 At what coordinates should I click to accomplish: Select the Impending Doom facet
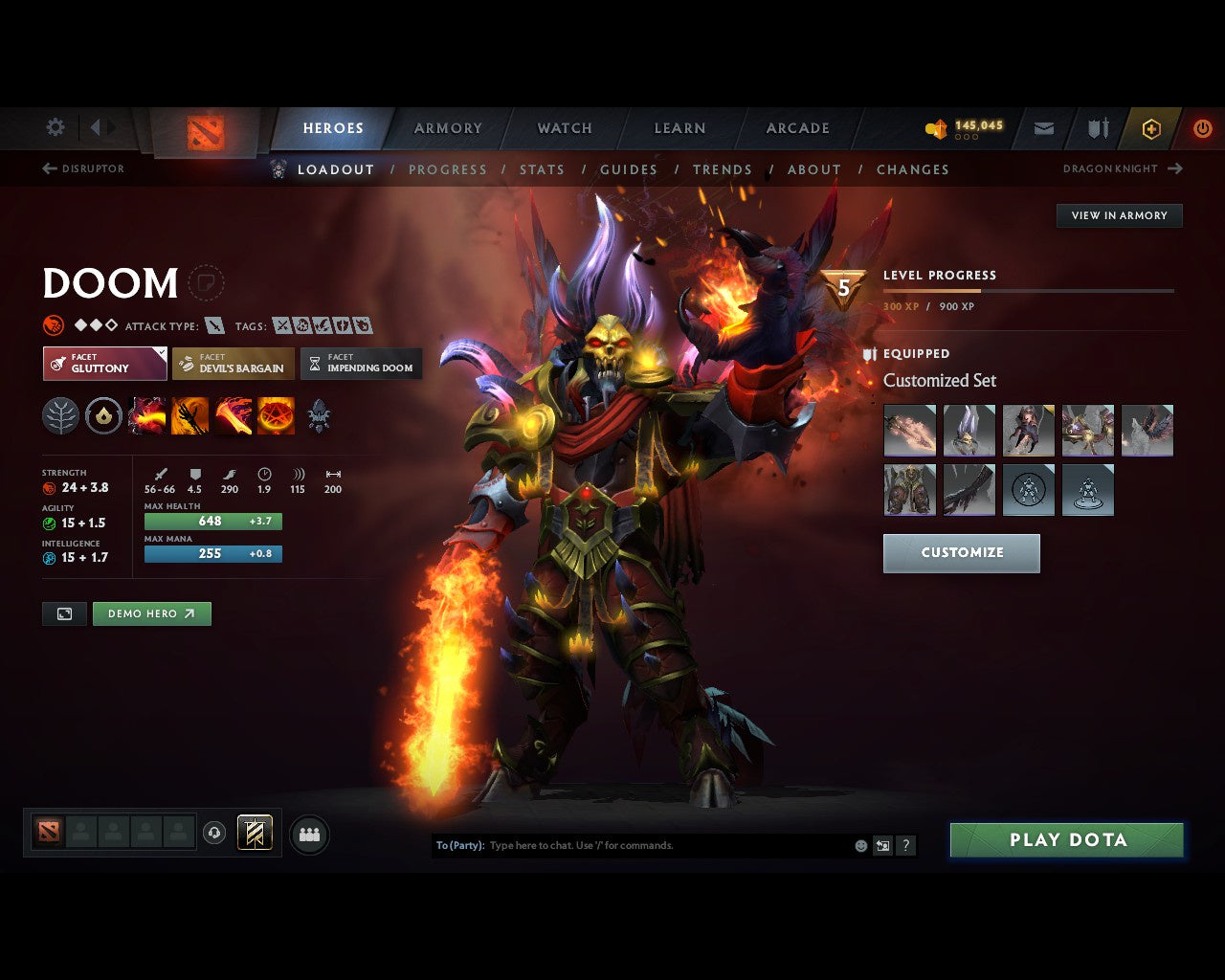click(x=362, y=363)
